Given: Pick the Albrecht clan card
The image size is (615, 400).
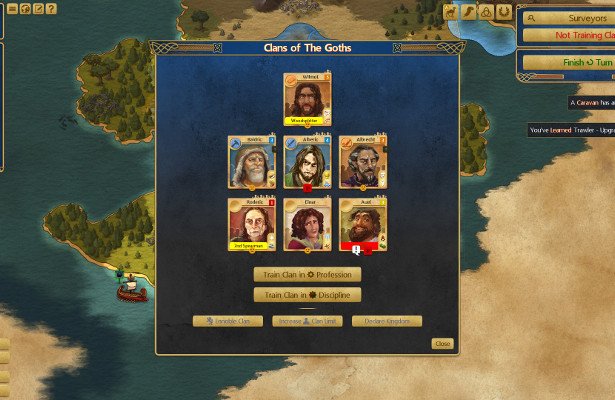Looking at the screenshot, I should [x=362, y=162].
